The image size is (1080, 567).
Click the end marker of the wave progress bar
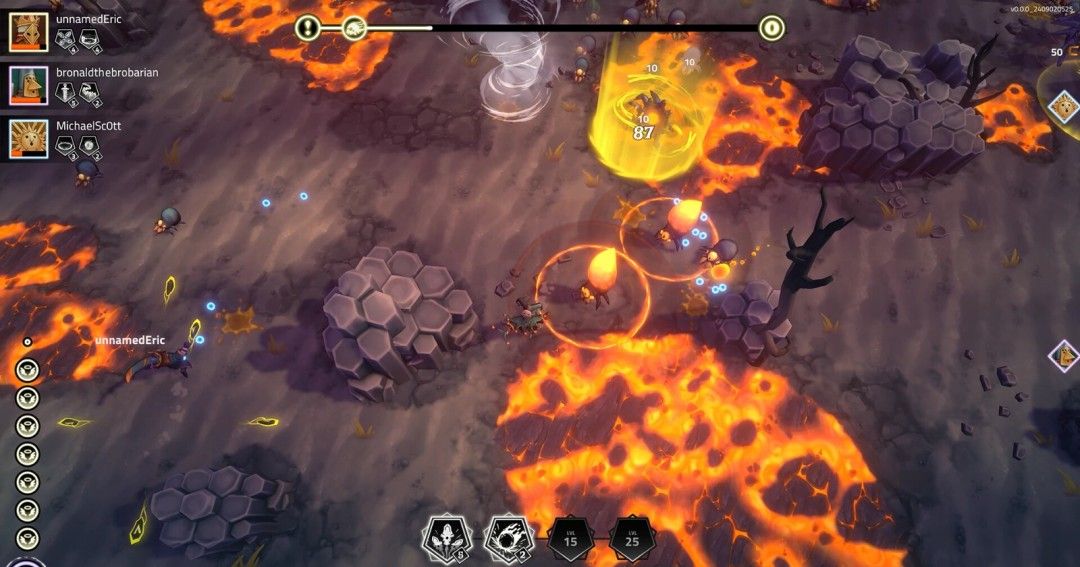pyautogui.click(x=771, y=28)
